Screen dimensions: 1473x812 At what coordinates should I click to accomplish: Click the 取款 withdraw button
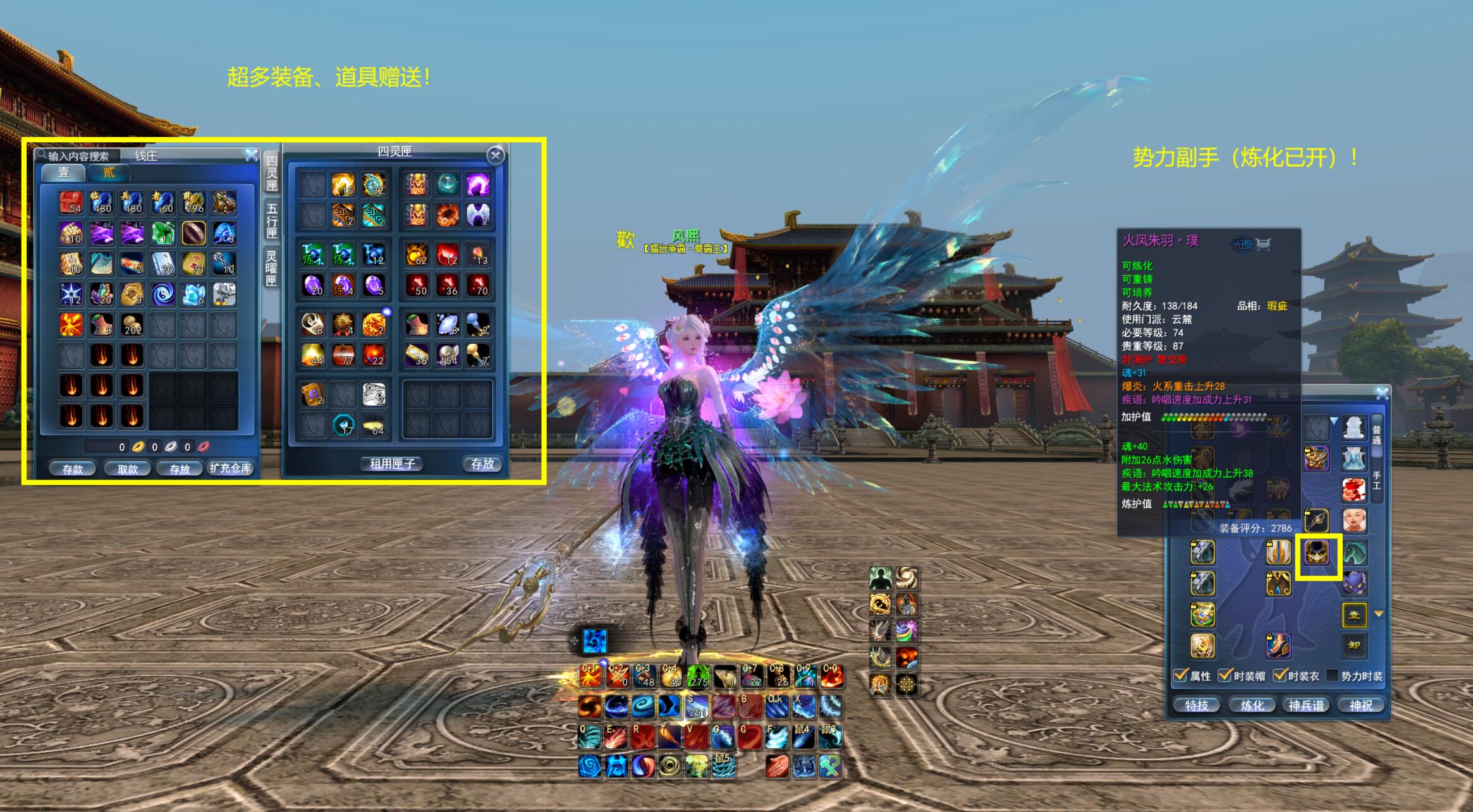pyautogui.click(x=128, y=468)
